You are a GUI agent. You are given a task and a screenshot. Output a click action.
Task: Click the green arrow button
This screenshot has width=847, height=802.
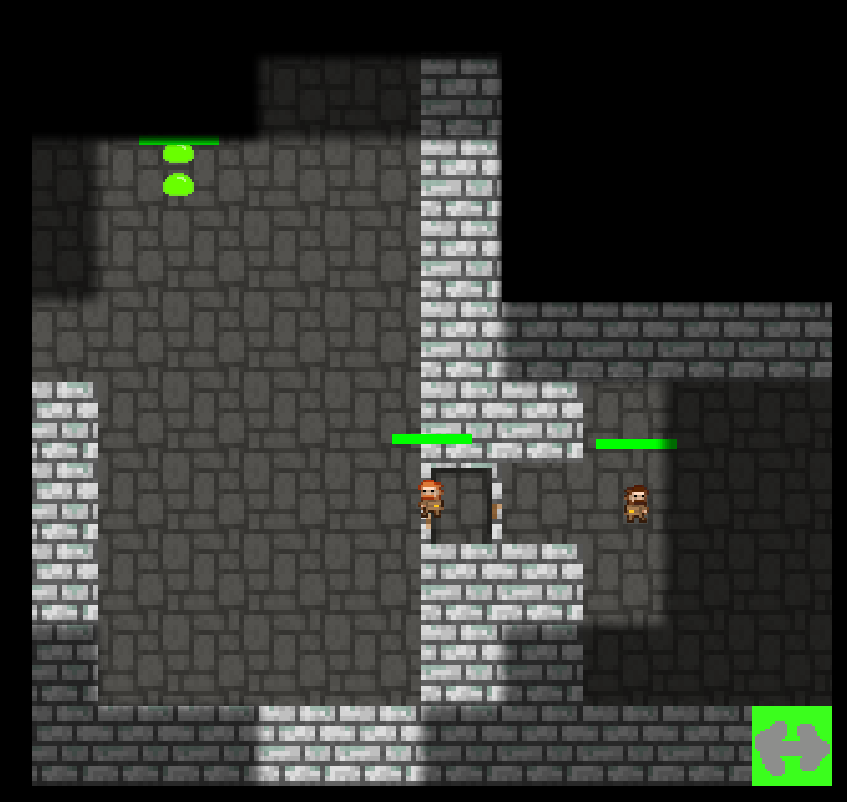tap(791, 746)
